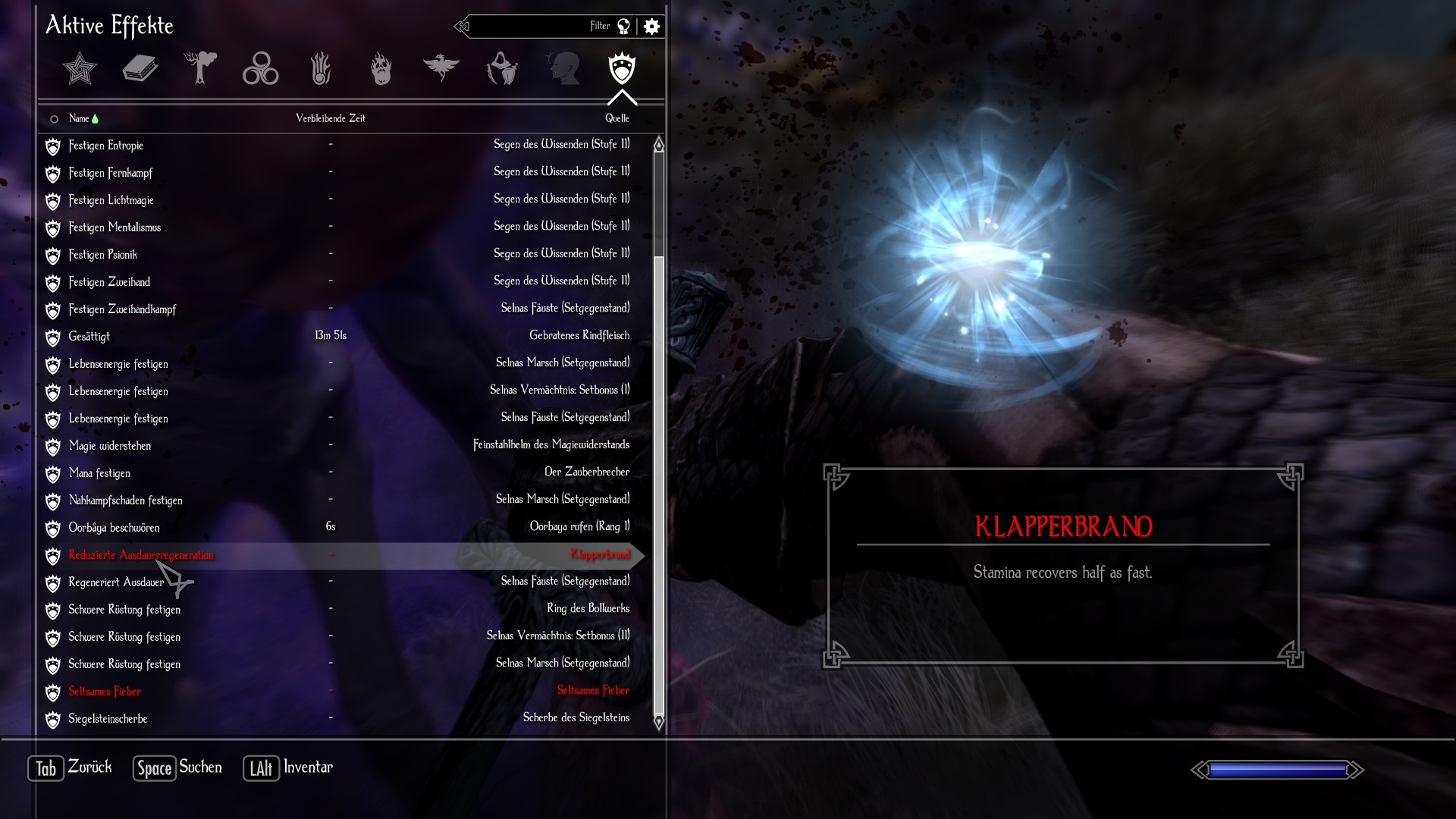This screenshot has height=819, width=1456.
Task: Choose the three interlocked rings tab
Action: [x=260, y=69]
